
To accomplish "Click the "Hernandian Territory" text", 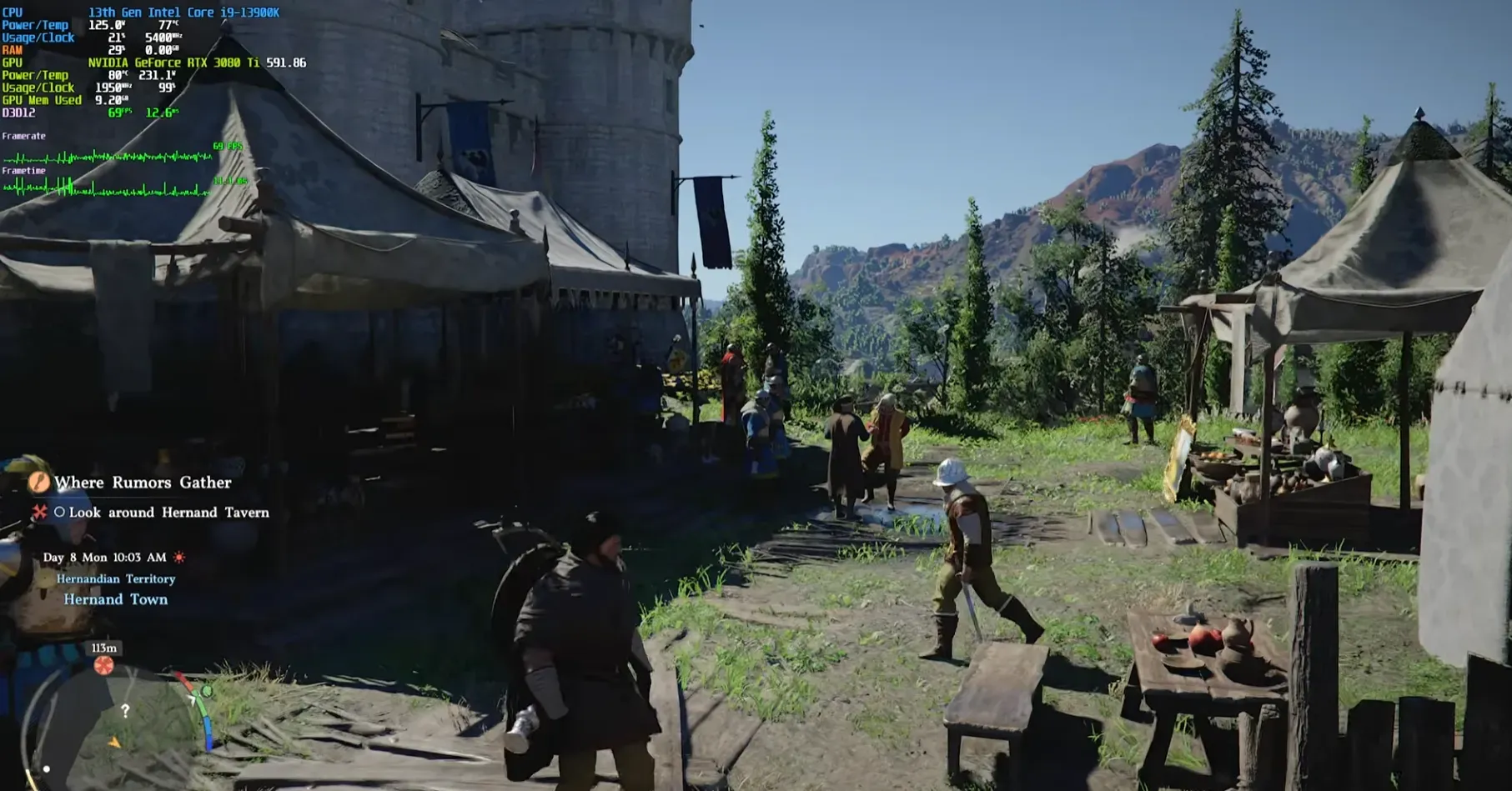I will pos(115,578).
